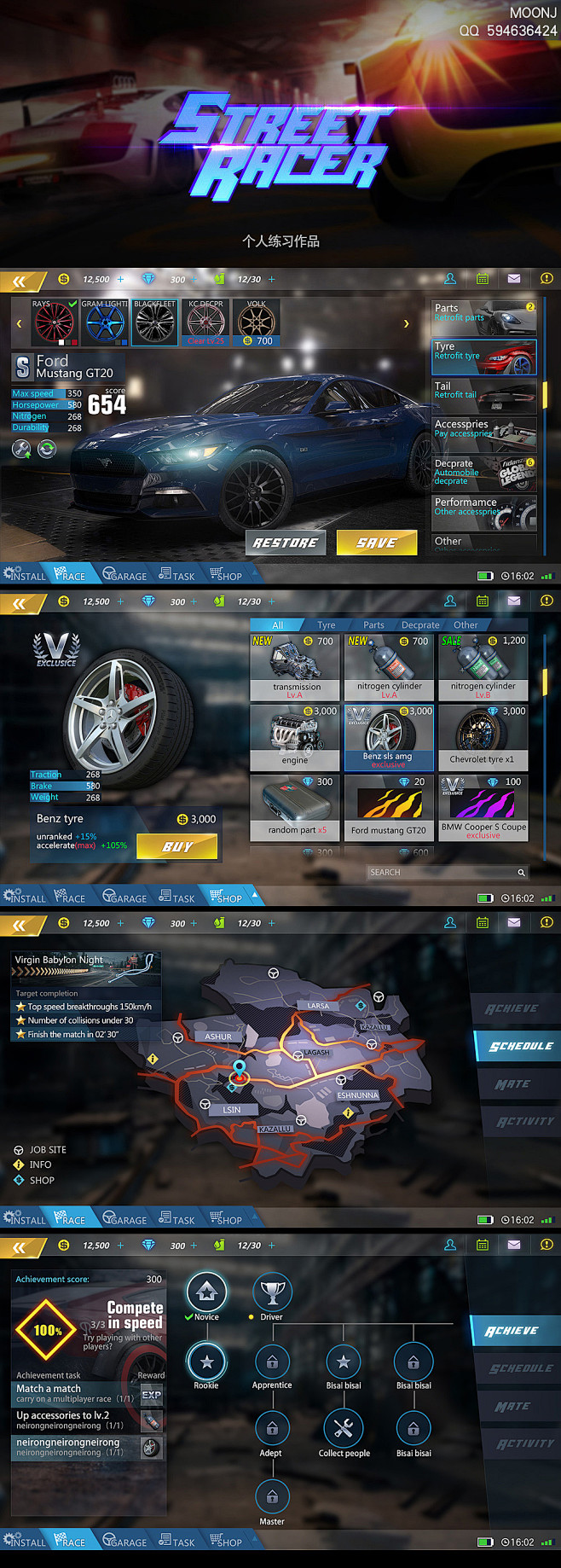This screenshot has height=1568, width=561.
Task: Switch to the All shop tab
Action: (x=277, y=625)
